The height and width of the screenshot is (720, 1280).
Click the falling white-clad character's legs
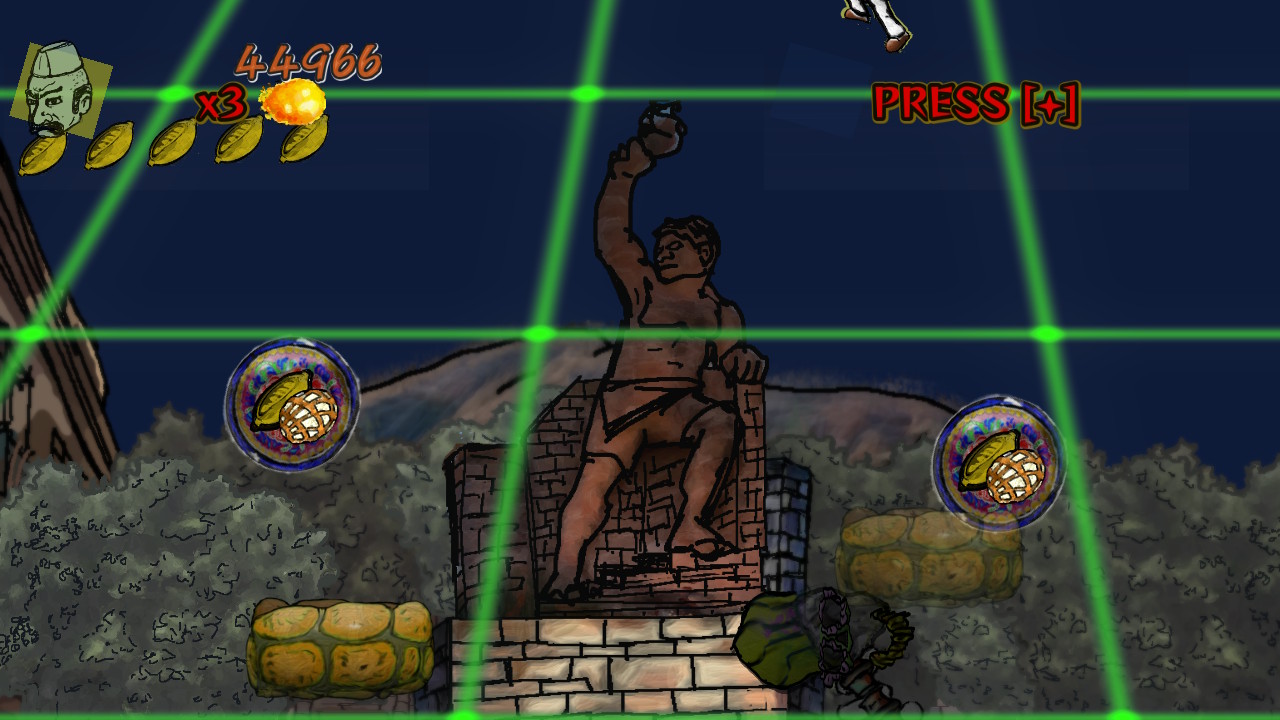(x=868, y=25)
